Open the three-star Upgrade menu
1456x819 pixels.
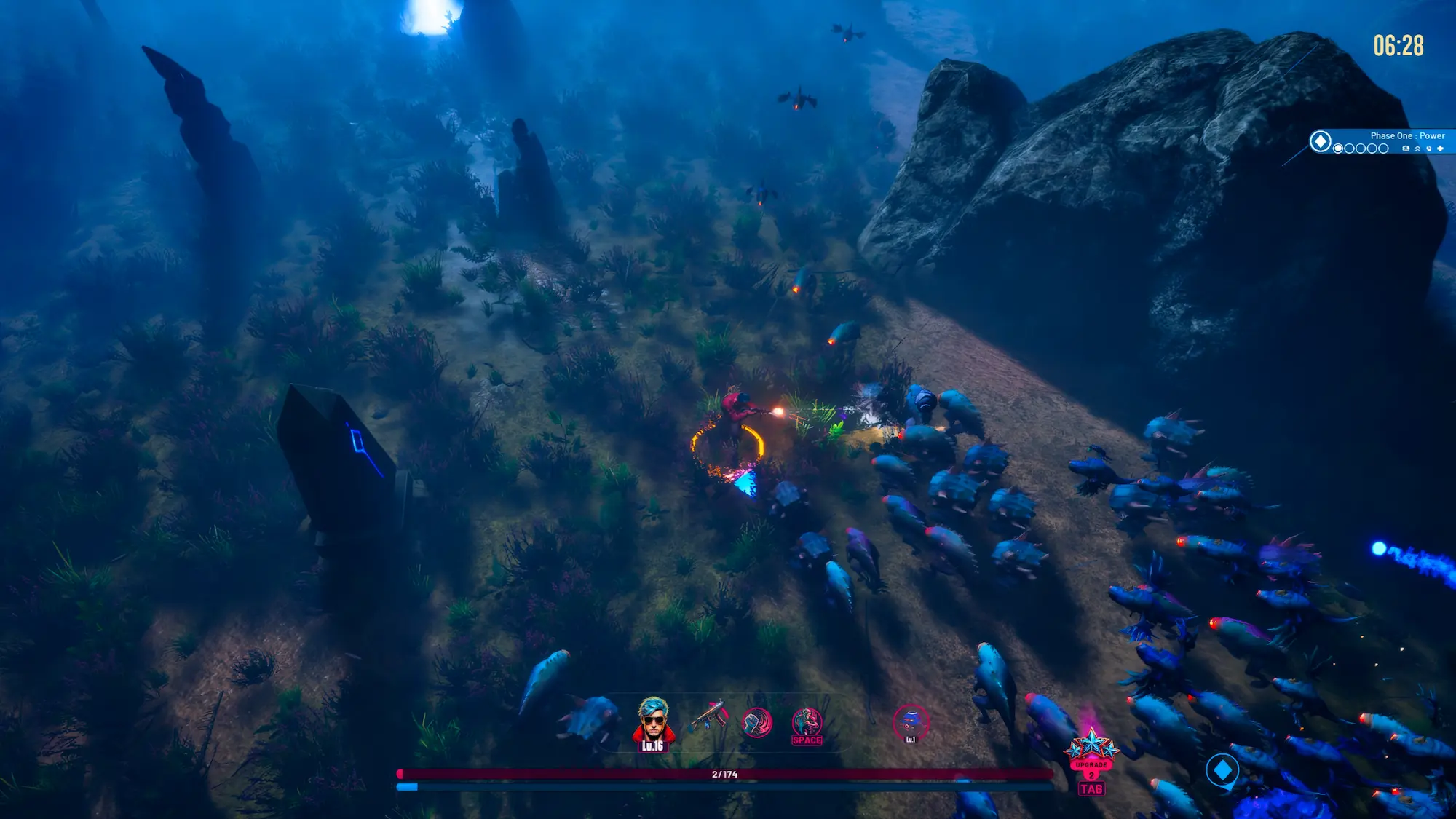(1091, 752)
